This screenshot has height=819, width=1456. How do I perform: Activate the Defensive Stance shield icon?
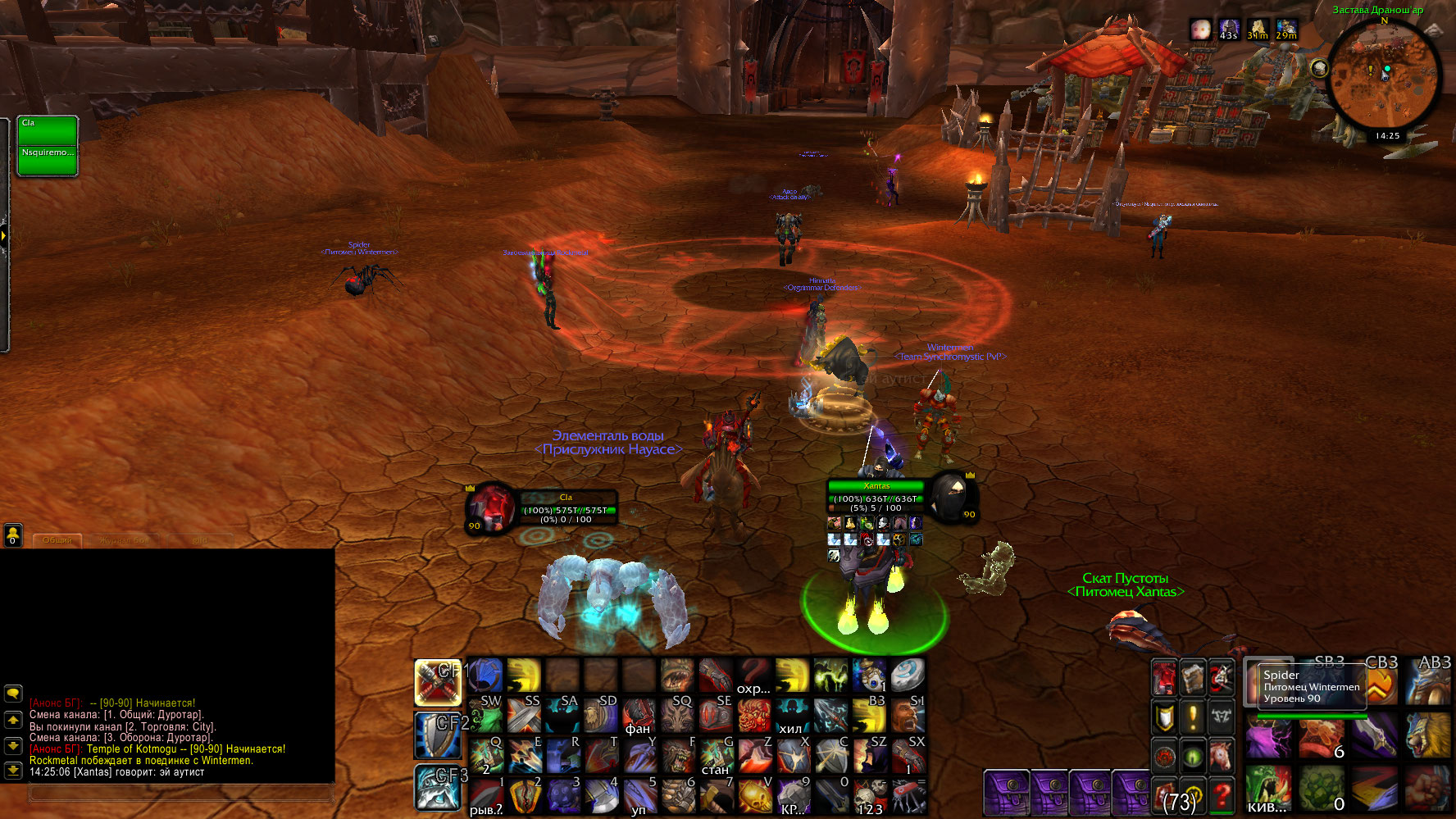437,735
